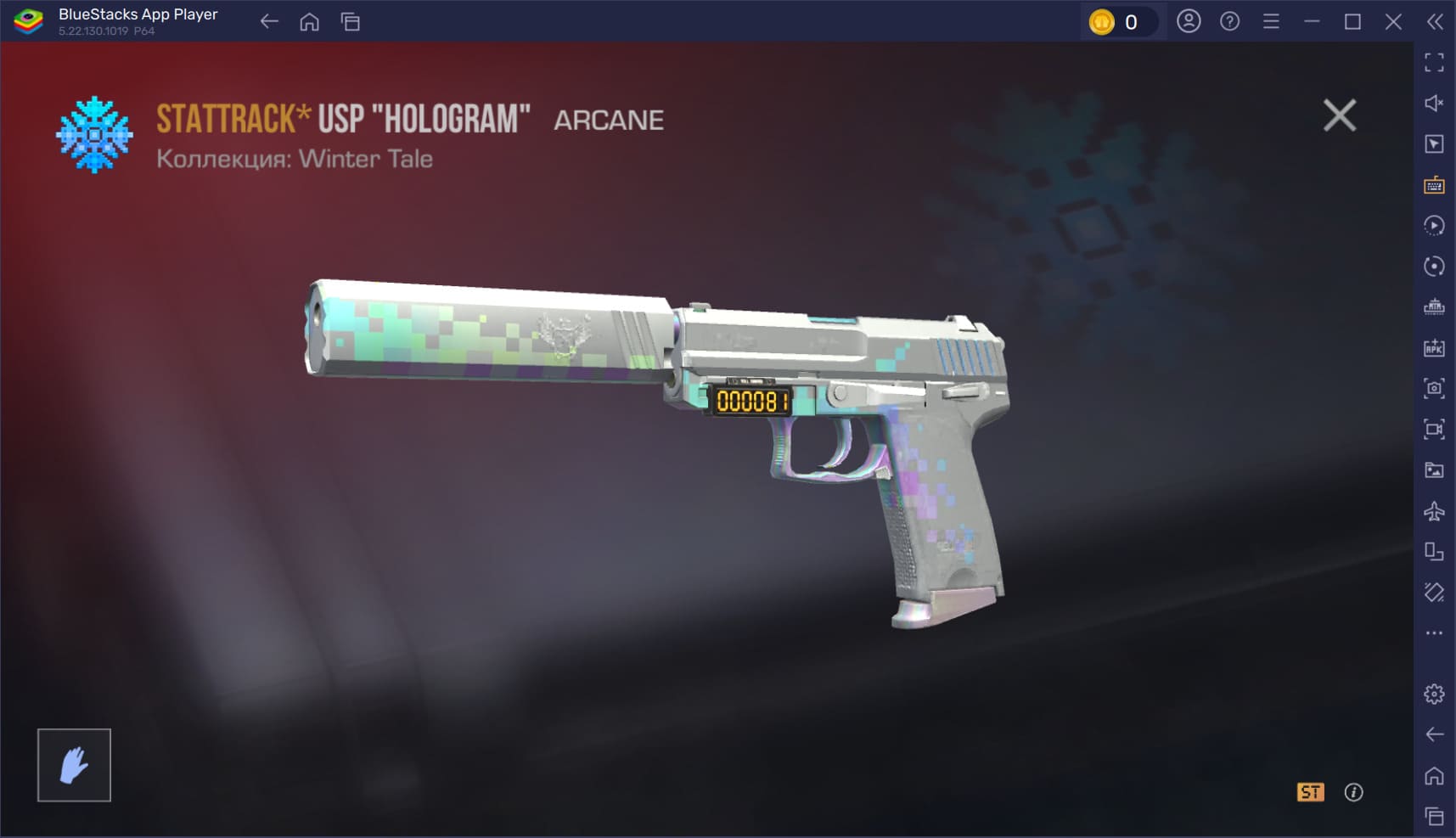This screenshot has height=838, width=1456.
Task: Toggle the orange ST StatTrack badge
Action: pos(1310,792)
